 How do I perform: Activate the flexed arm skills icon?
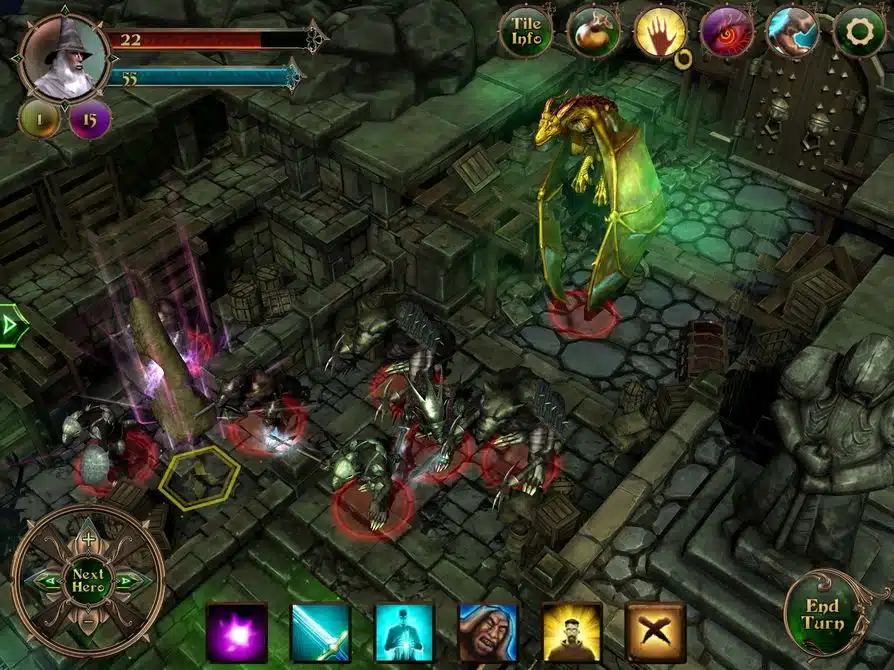[x=793, y=32]
